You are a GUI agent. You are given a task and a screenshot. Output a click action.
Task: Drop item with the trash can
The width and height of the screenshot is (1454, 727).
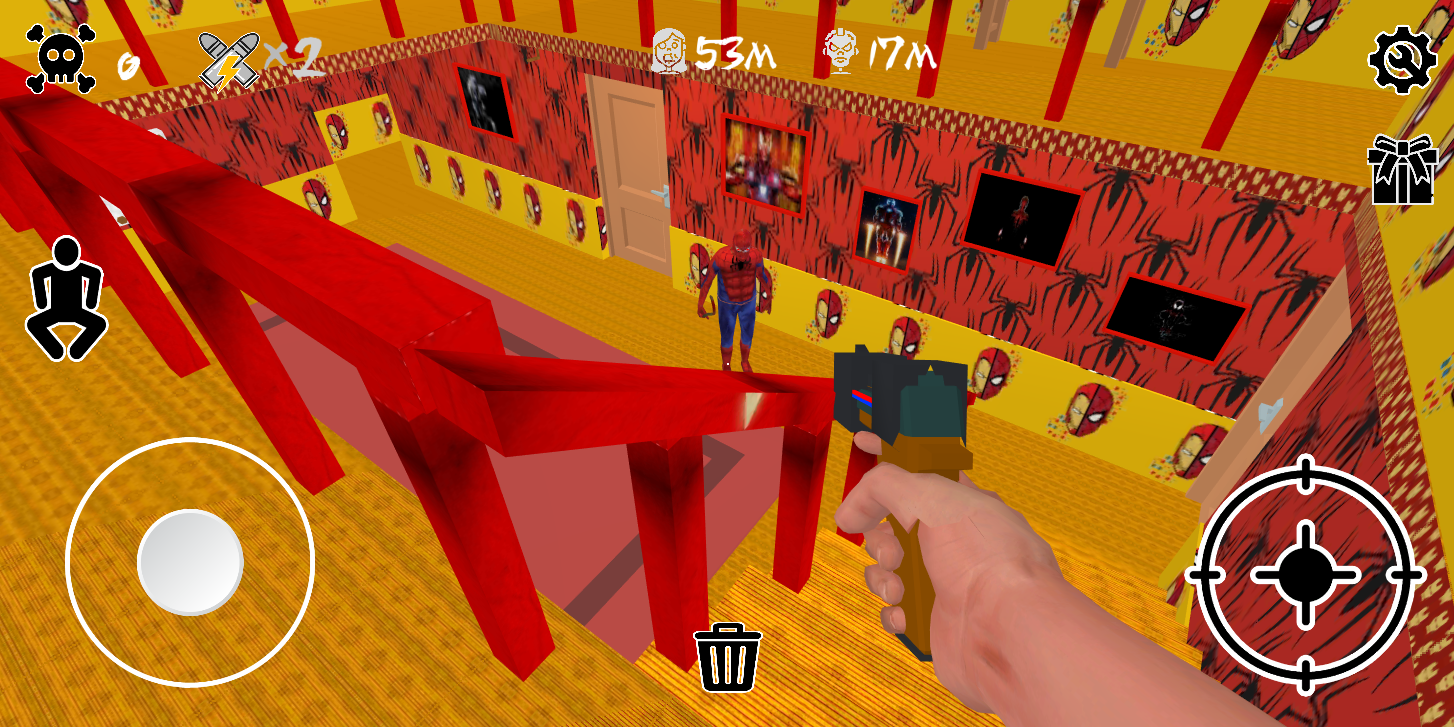(x=728, y=657)
